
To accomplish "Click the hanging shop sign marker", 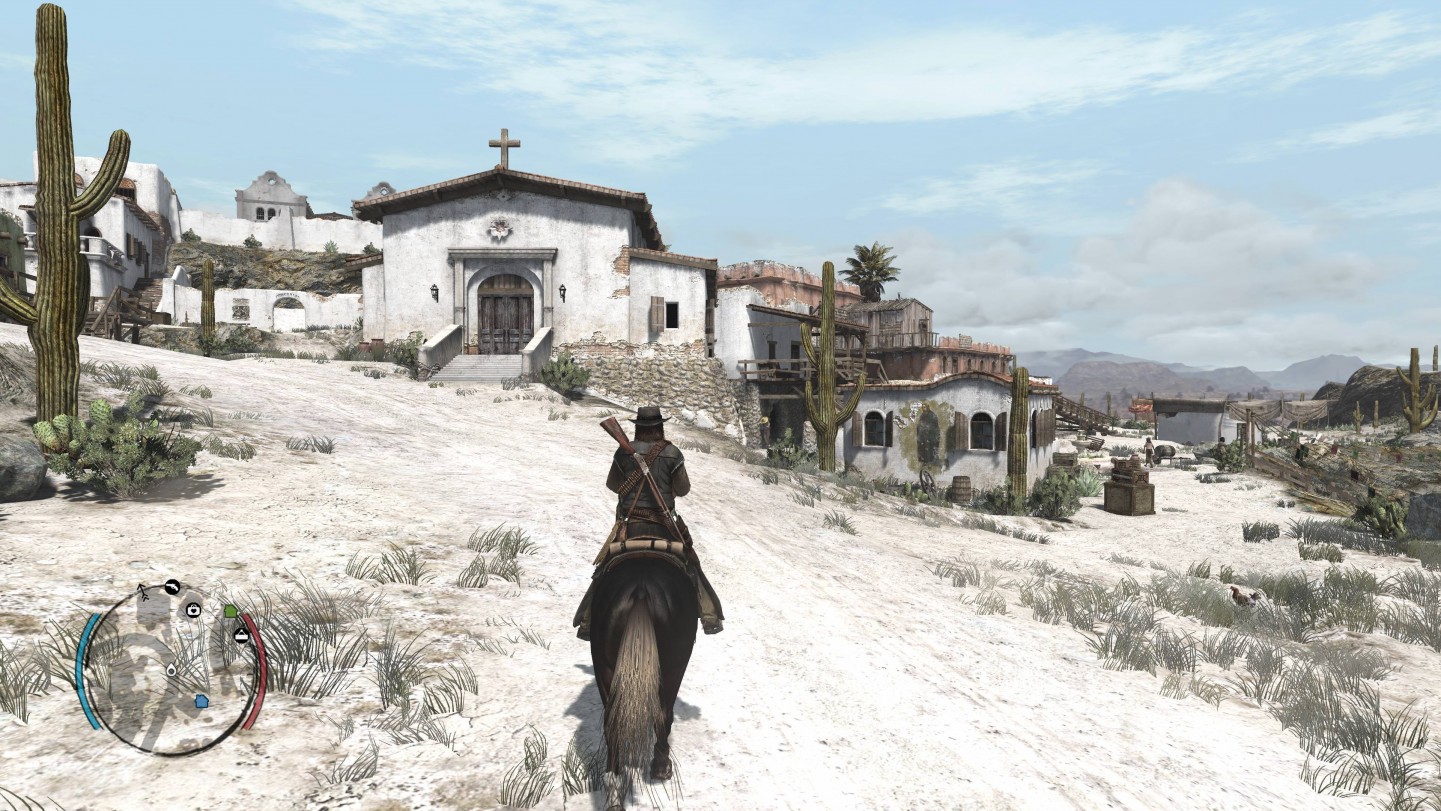I will pyautogui.click(x=241, y=634).
